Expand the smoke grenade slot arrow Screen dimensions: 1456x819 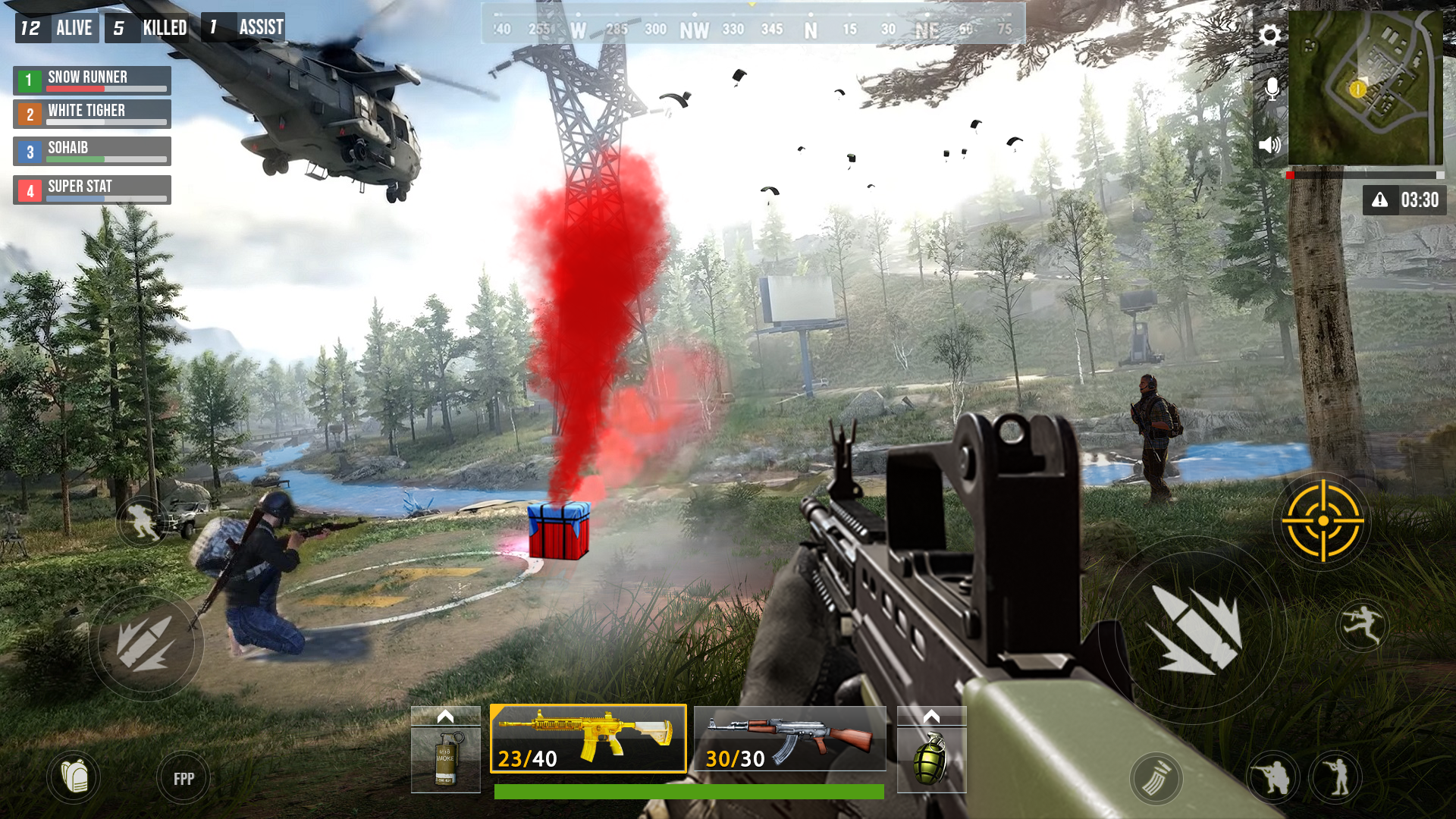point(444,717)
